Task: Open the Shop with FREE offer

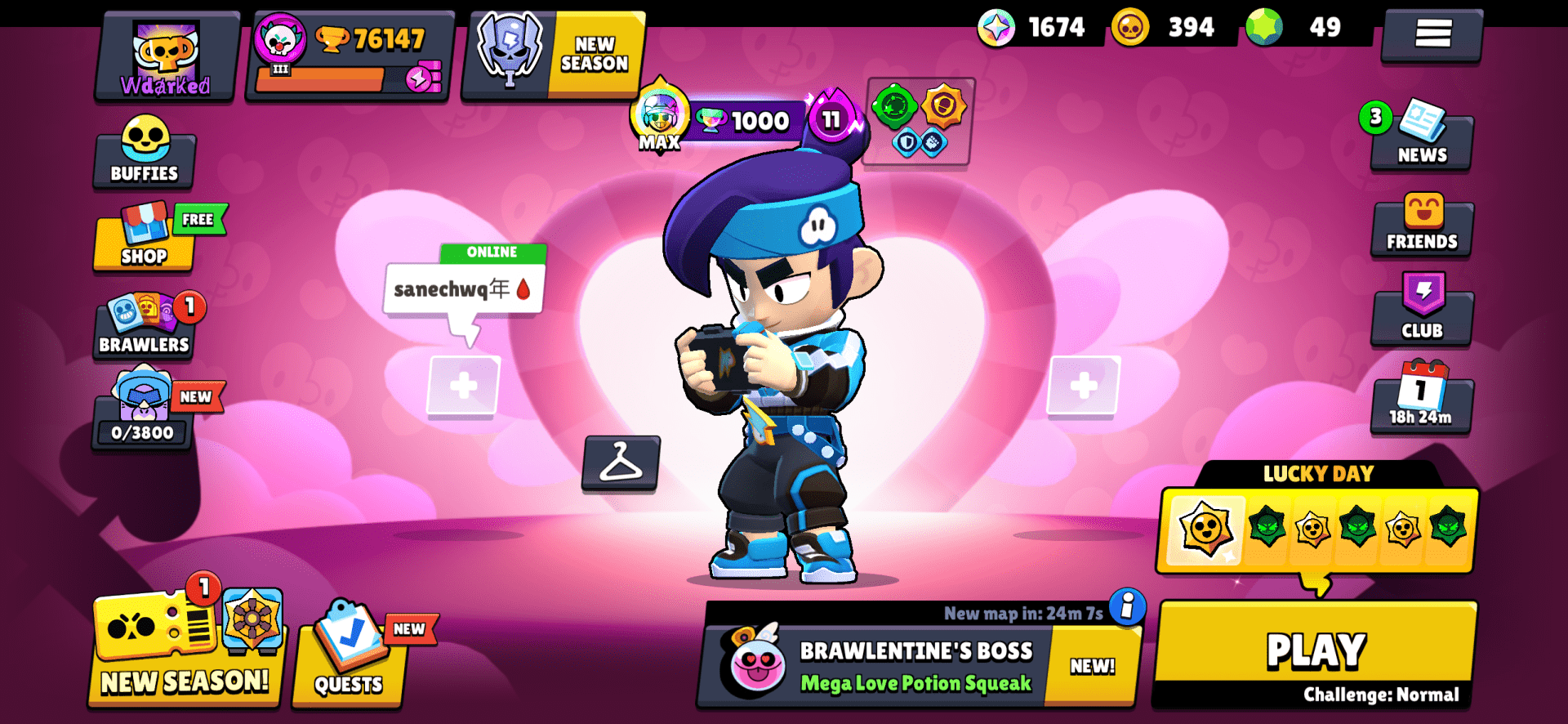Action: tap(145, 243)
